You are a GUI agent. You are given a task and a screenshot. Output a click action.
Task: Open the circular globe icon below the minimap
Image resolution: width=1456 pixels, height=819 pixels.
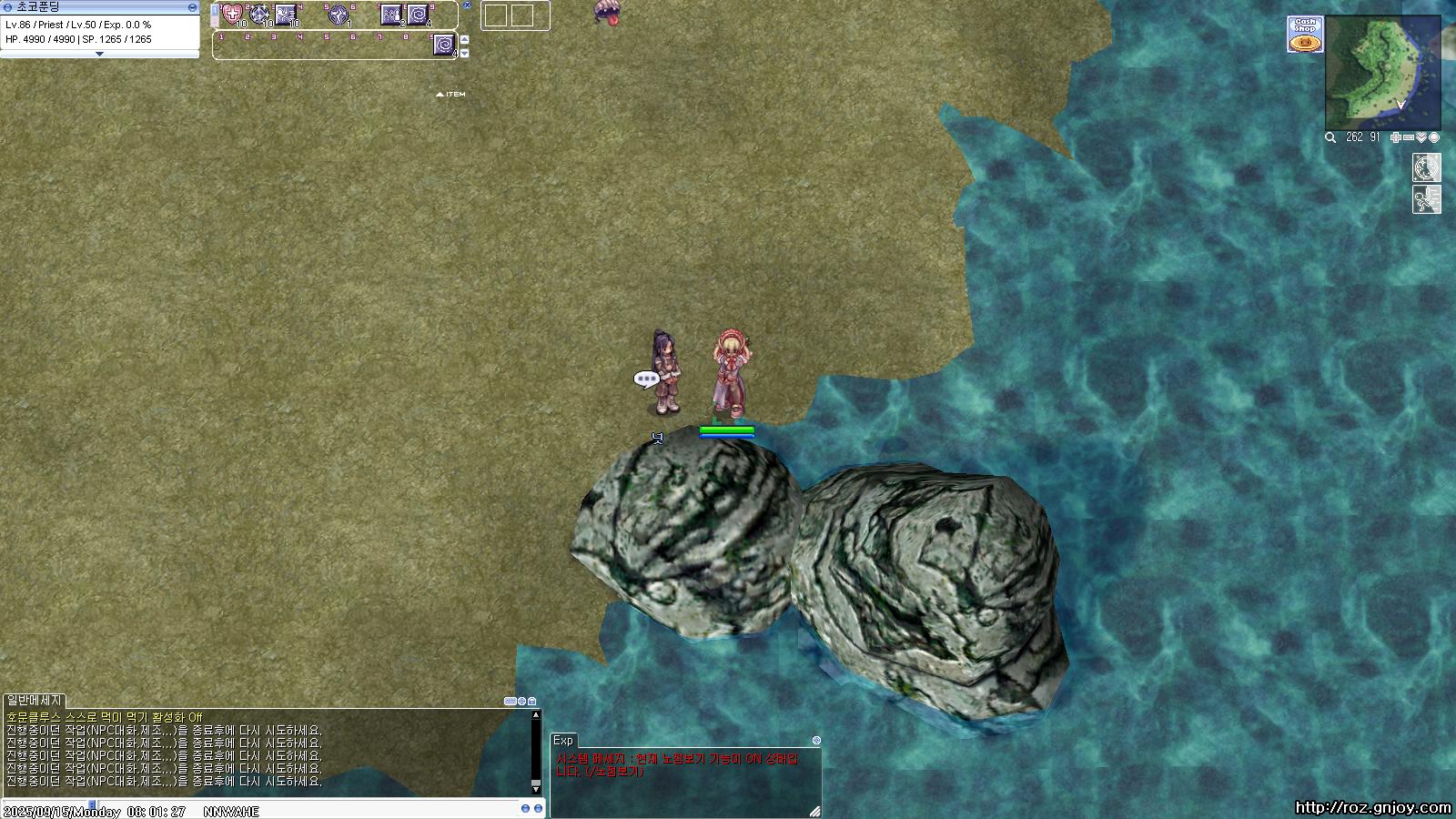1426,167
